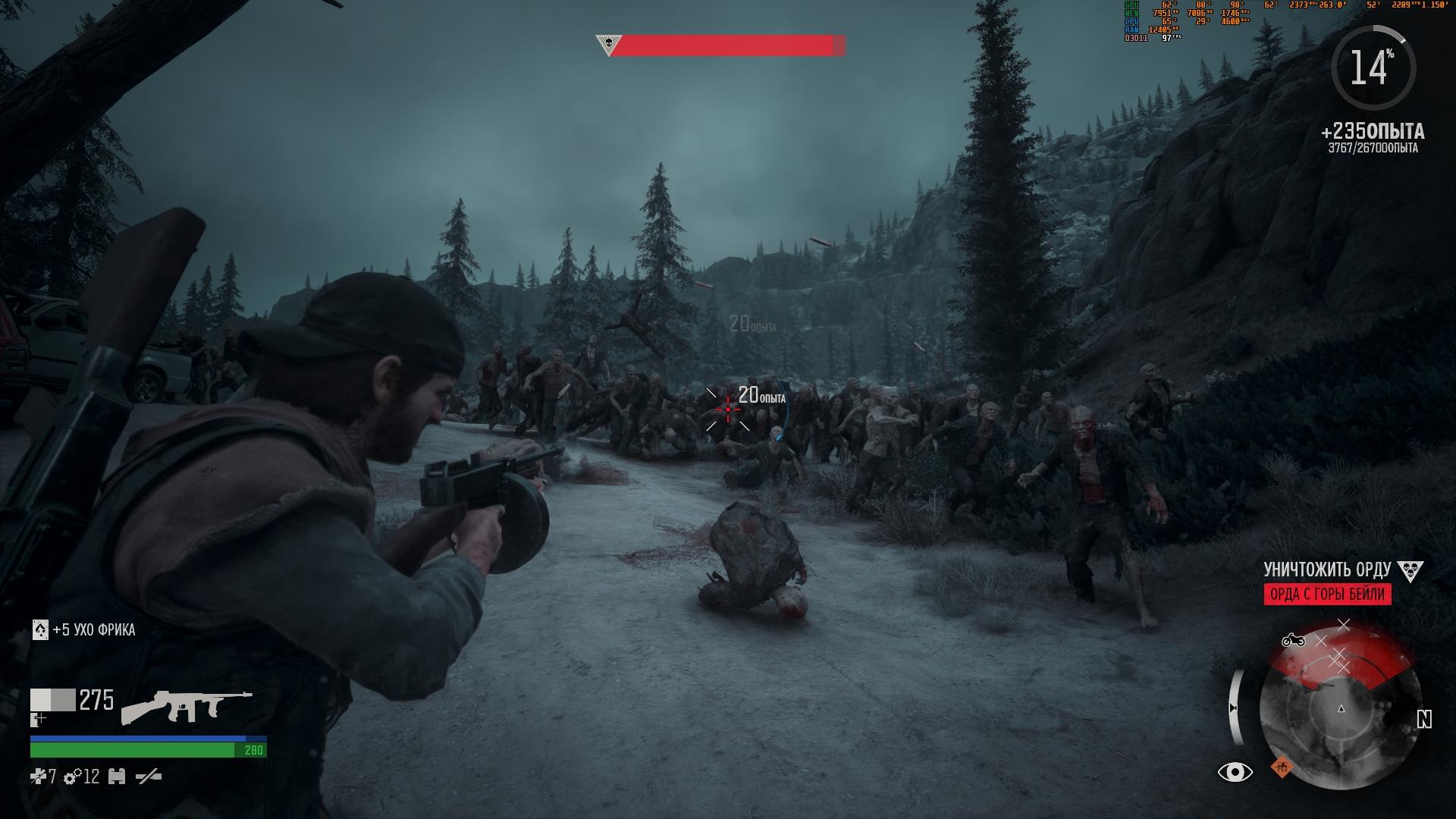Screen dimensions: 1456x819
Task: Click the 14% circular gauge
Action: pos(1373,68)
